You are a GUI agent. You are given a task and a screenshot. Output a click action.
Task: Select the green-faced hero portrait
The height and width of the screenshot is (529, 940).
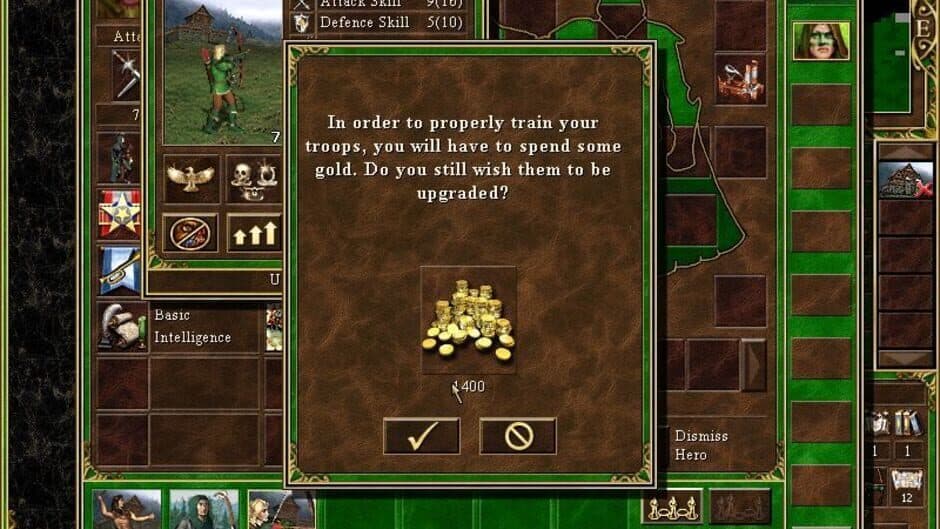coord(820,41)
